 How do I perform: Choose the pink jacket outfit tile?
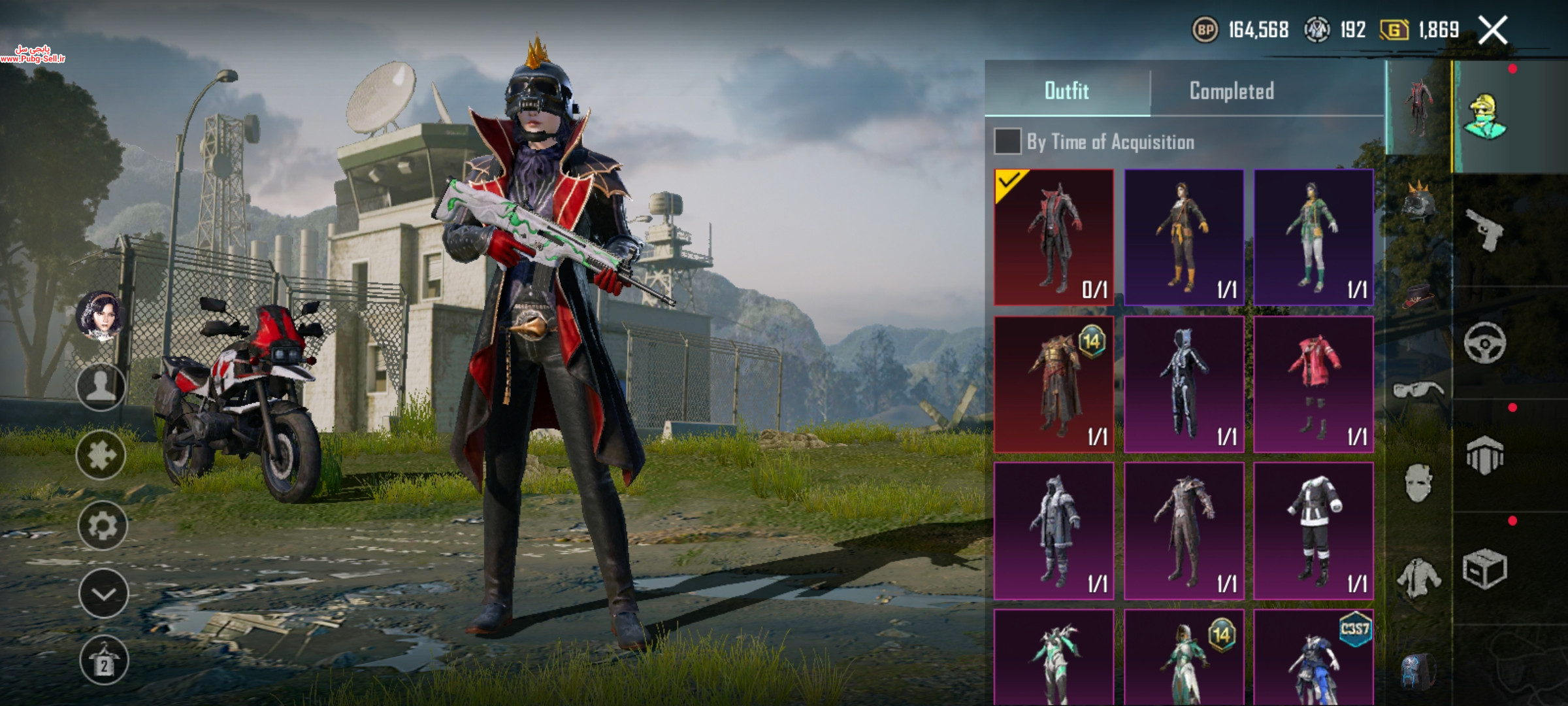coord(1313,384)
